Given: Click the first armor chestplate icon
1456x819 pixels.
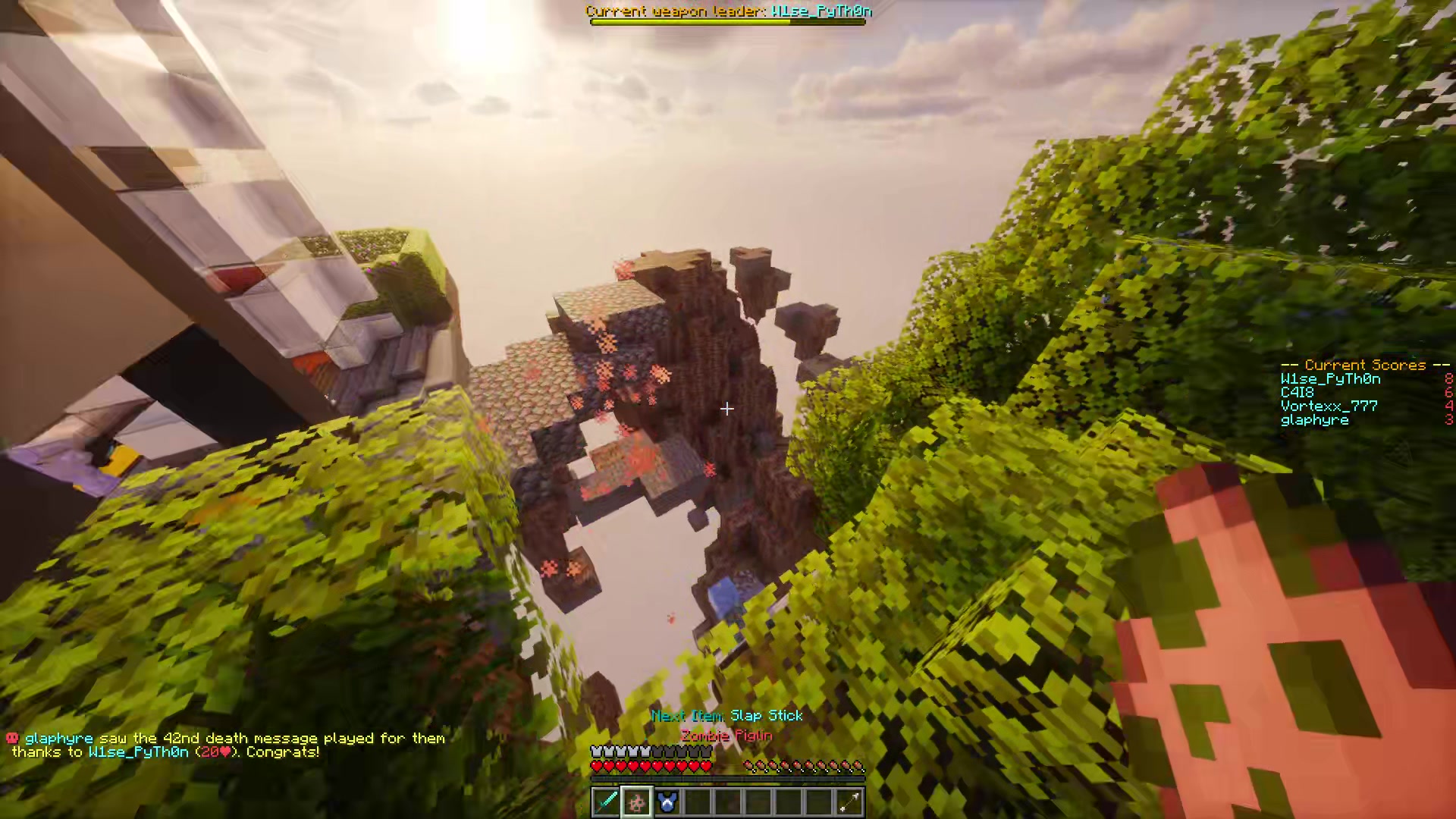Looking at the screenshot, I should click(596, 750).
